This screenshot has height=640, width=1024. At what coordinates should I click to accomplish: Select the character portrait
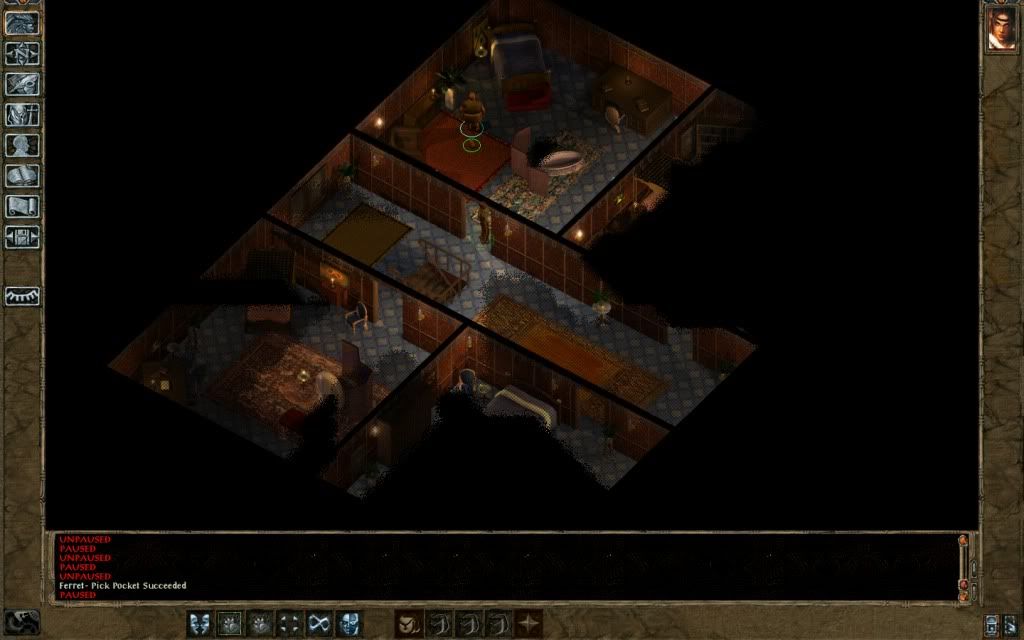pos(1001,28)
